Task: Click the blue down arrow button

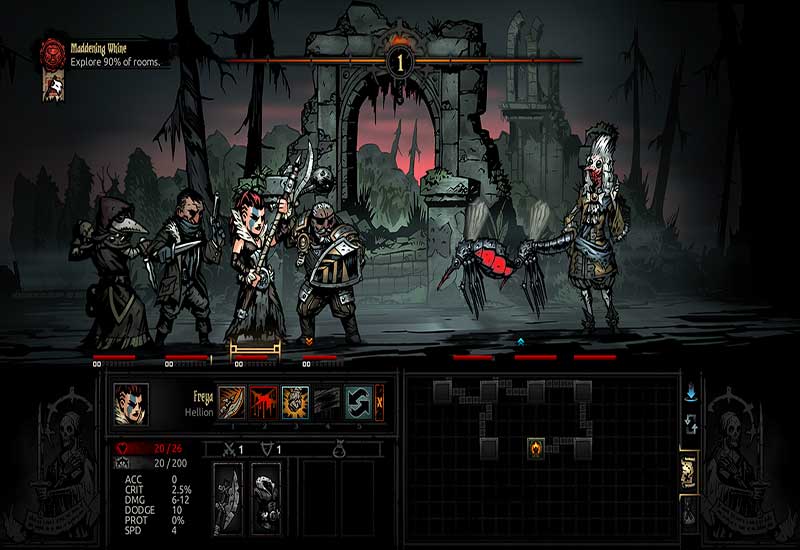Action: 690,394
